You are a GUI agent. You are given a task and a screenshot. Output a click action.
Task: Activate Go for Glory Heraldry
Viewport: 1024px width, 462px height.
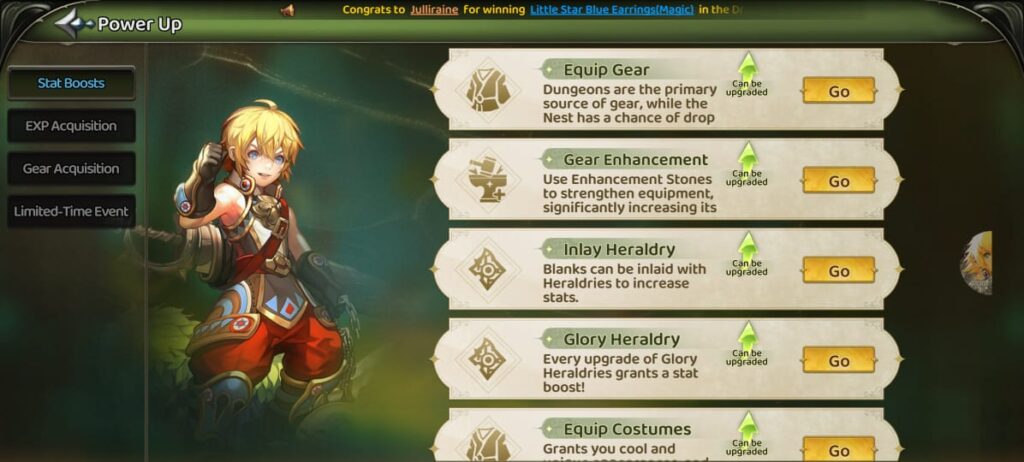pyautogui.click(x=838, y=361)
